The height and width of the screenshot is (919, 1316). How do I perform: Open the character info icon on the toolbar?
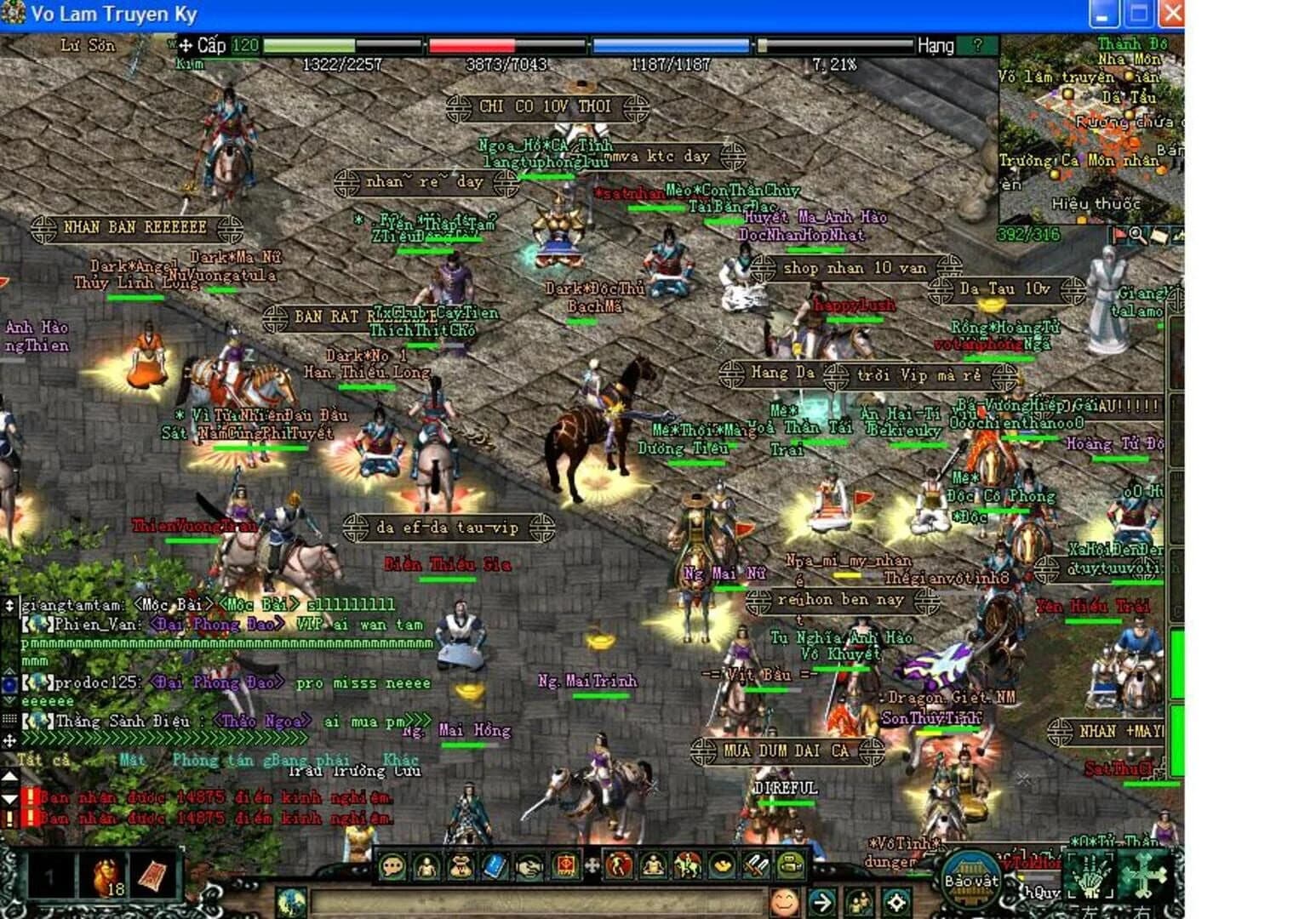click(426, 865)
